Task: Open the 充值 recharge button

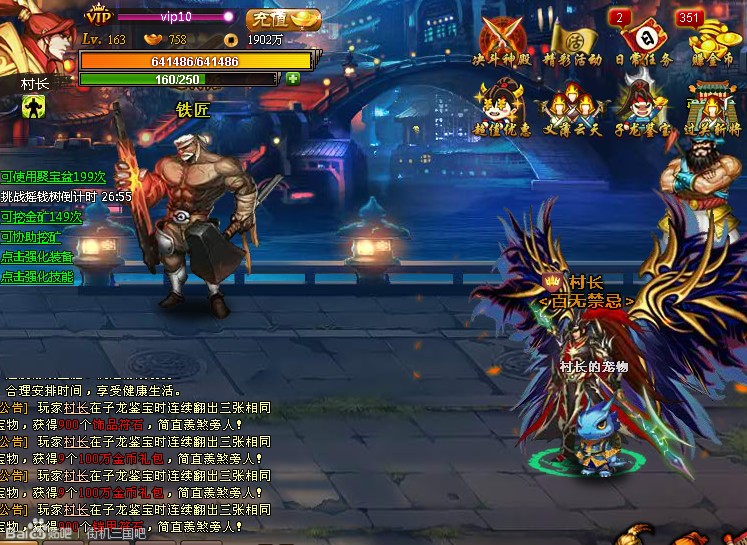Action: tap(283, 18)
